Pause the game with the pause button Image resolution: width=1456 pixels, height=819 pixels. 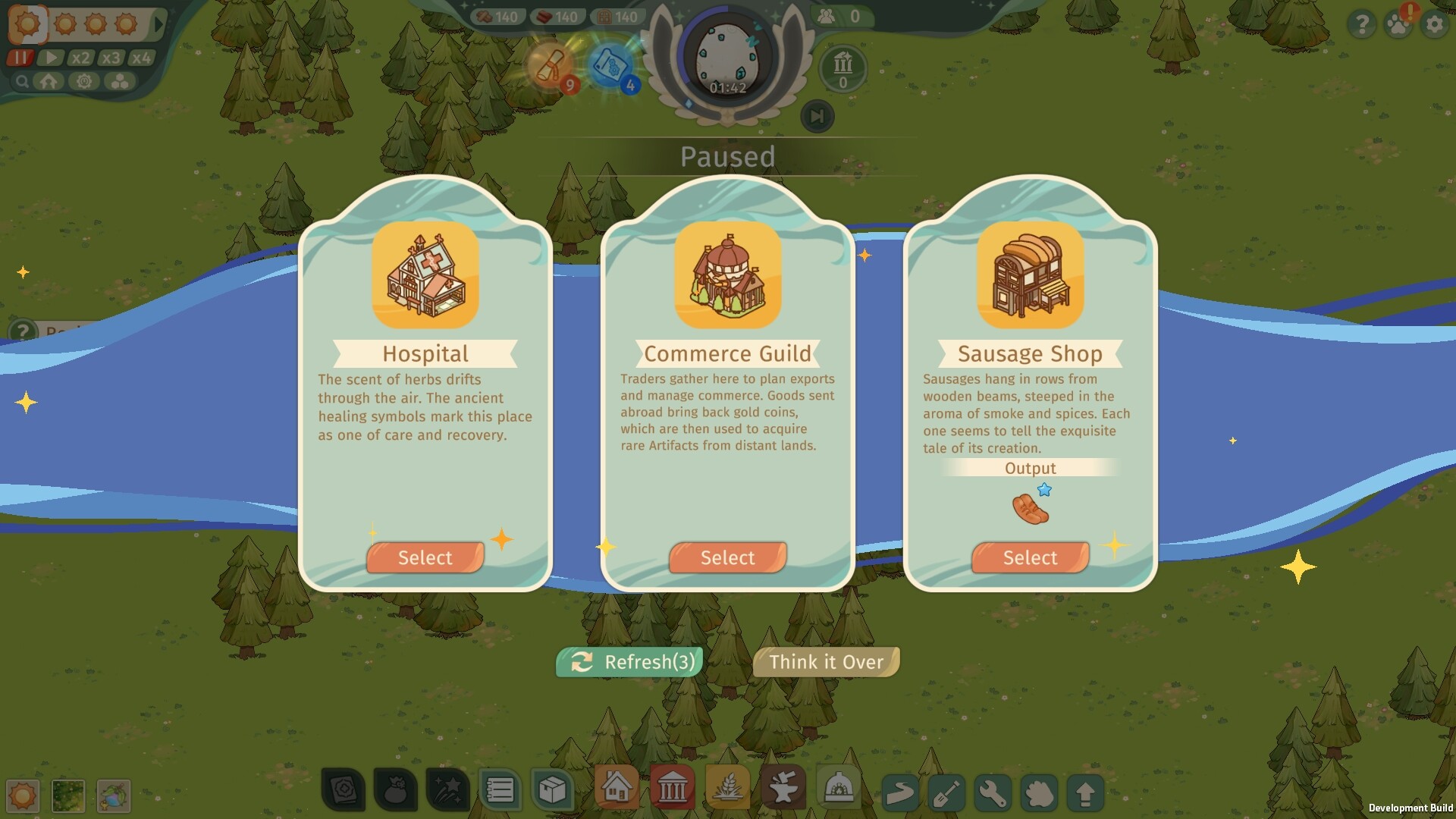20,57
